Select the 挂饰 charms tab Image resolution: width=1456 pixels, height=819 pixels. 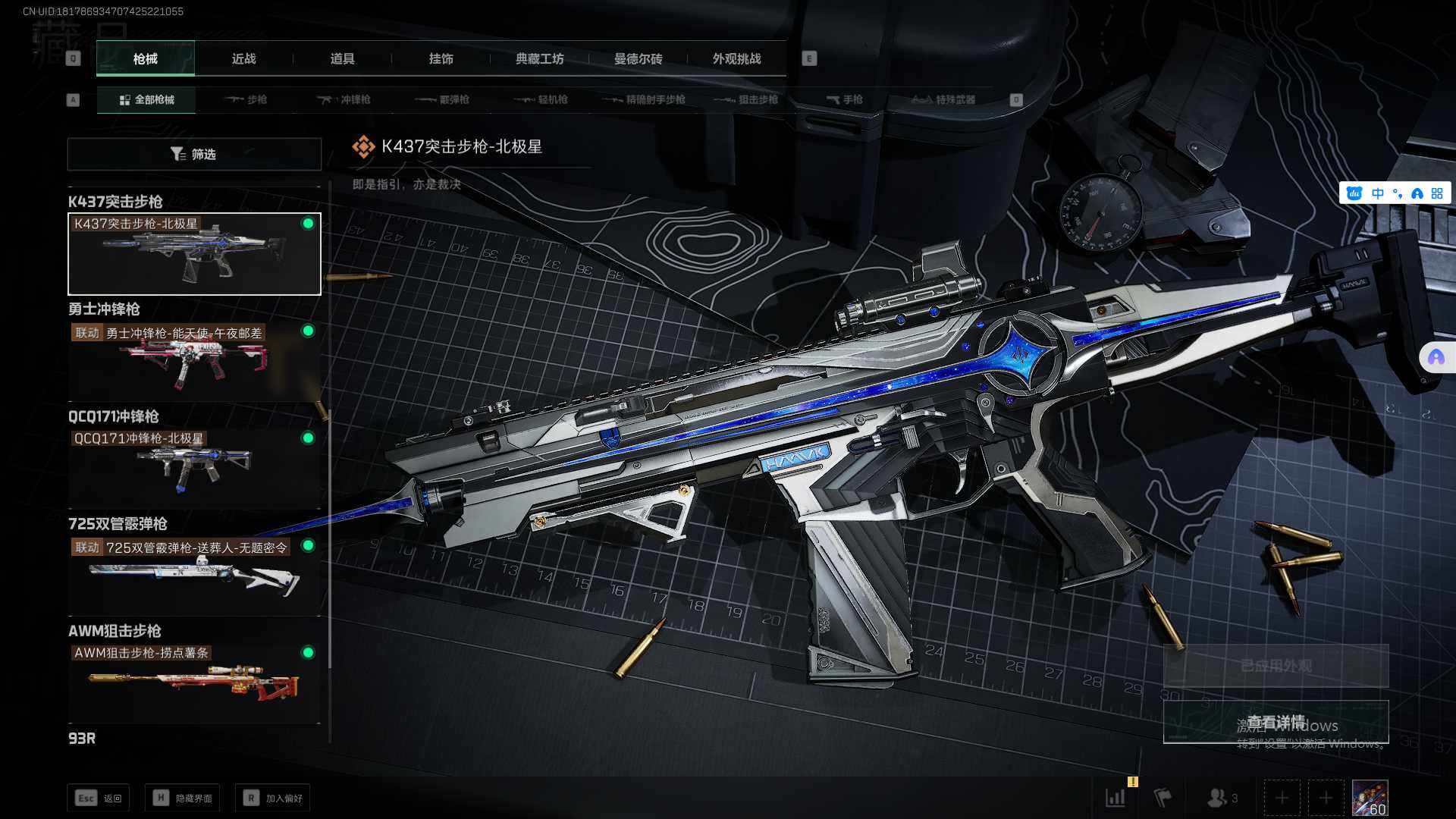441,59
